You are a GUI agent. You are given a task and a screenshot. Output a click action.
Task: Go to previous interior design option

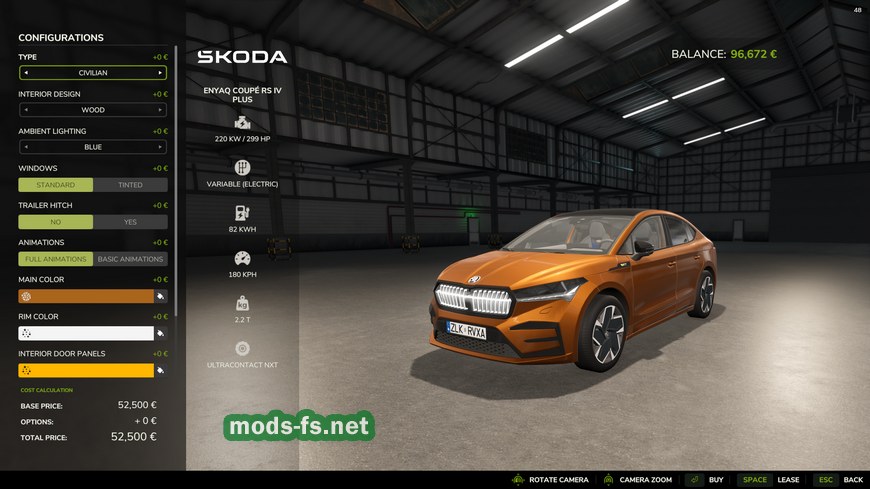26,110
